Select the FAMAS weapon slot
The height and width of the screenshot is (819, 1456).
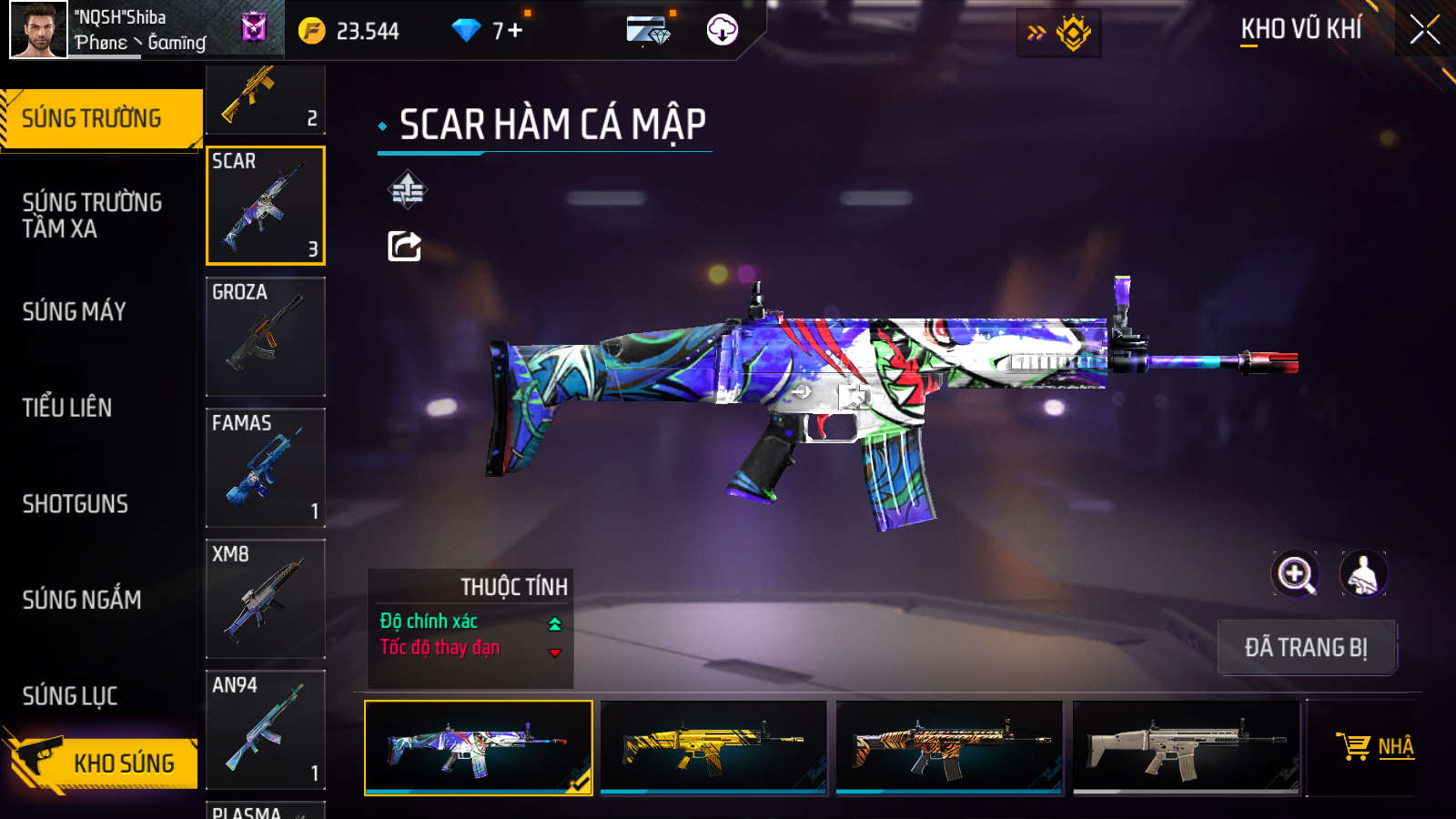tap(266, 468)
